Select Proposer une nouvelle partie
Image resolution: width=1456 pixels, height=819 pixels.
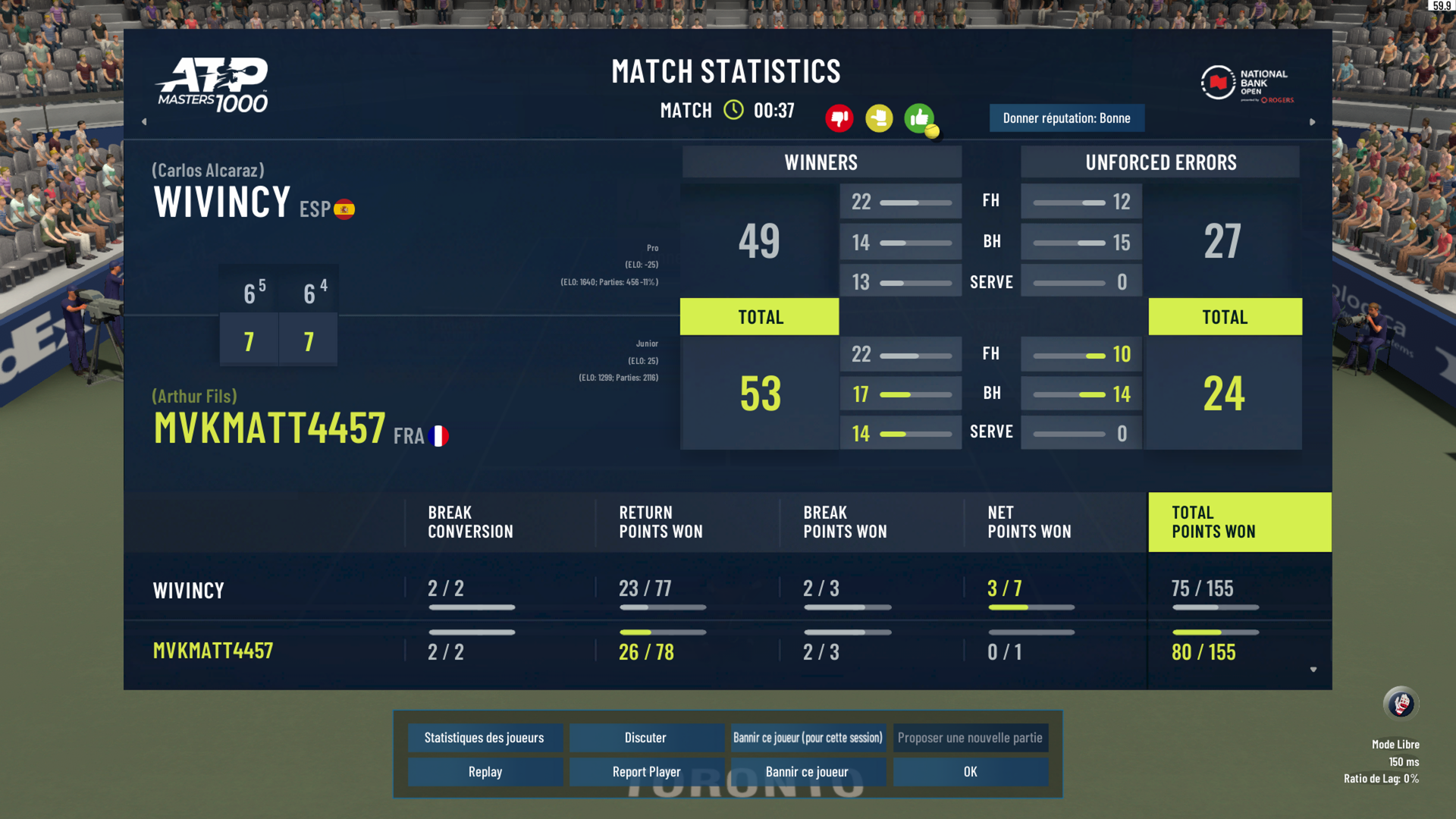pos(970,738)
